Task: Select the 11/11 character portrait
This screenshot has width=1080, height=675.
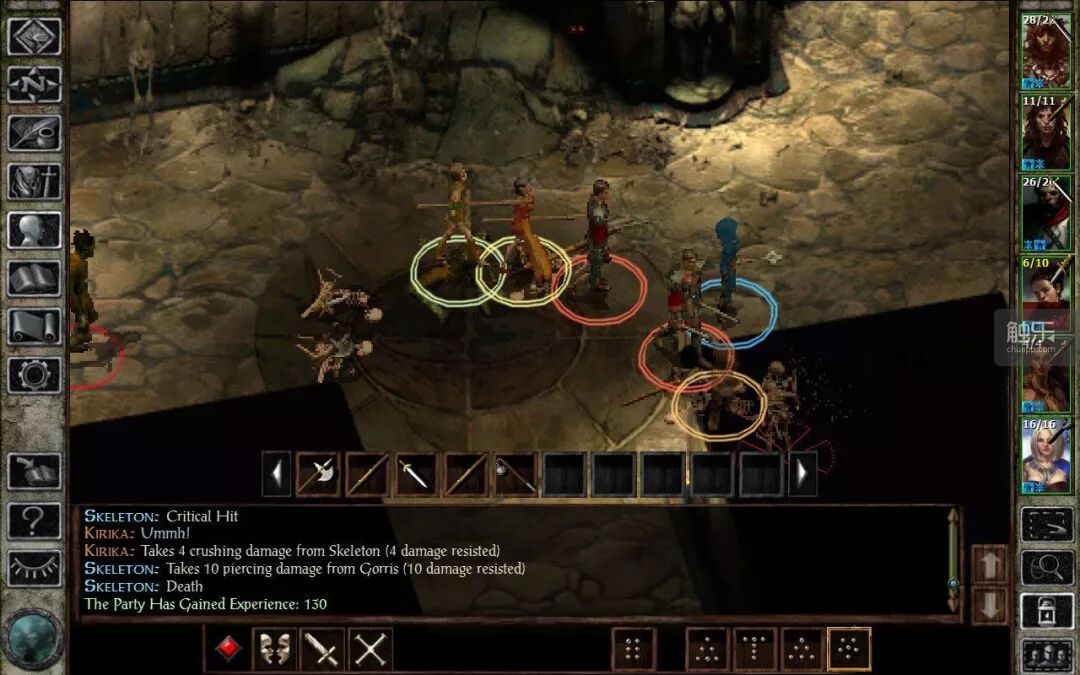Action: pos(1046,133)
